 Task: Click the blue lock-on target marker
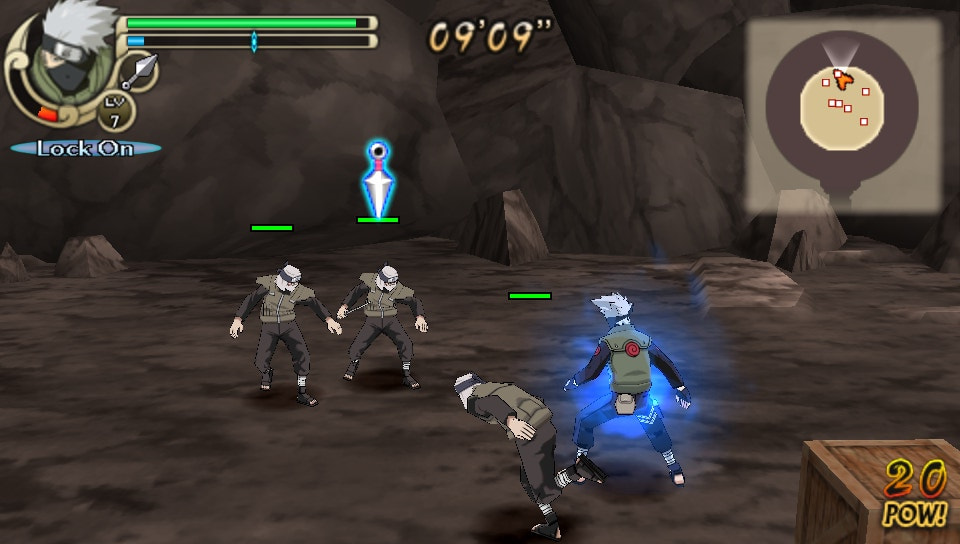pos(377,178)
